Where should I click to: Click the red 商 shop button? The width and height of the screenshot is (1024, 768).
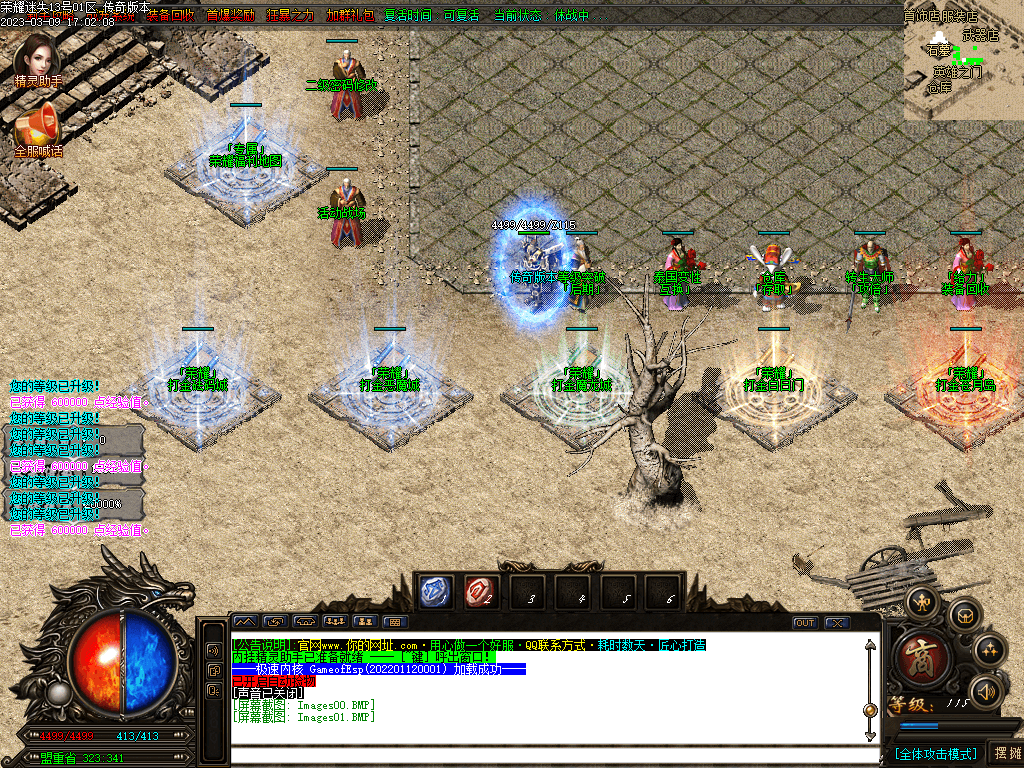pyautogui.click(x=923, y=659)
